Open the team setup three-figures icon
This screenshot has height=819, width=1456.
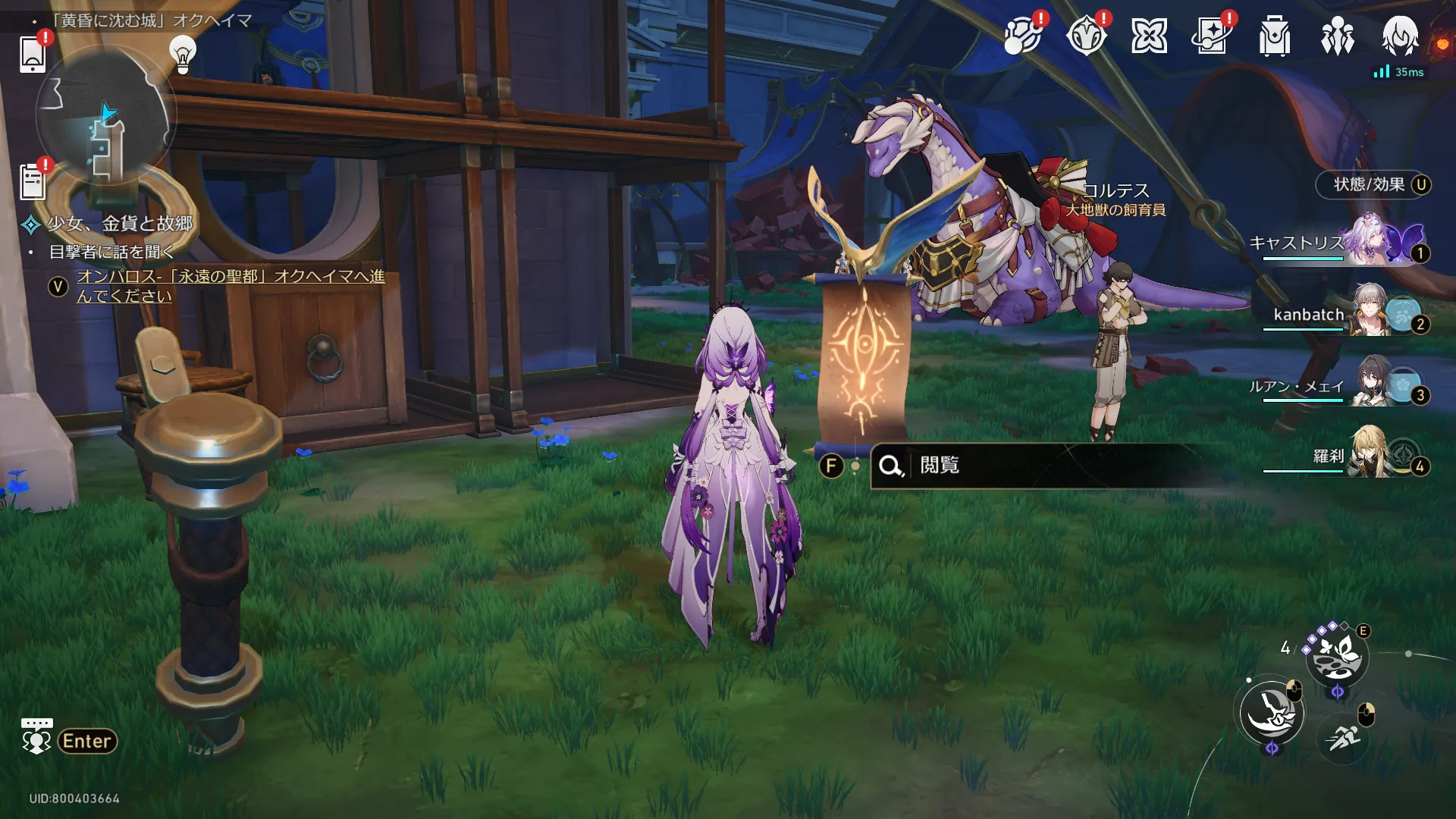(x=1337, y=36)
